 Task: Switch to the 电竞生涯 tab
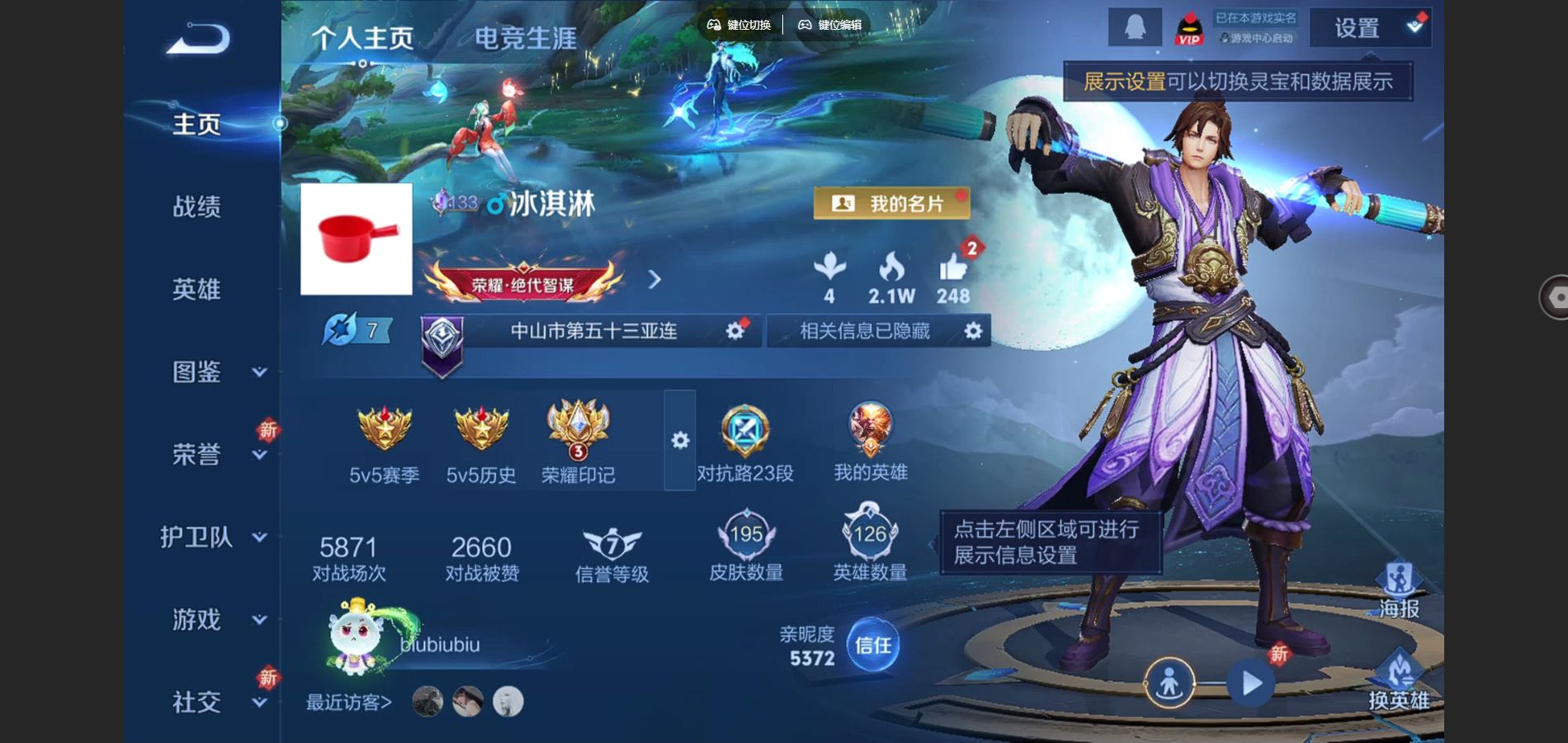click(525, 38)
